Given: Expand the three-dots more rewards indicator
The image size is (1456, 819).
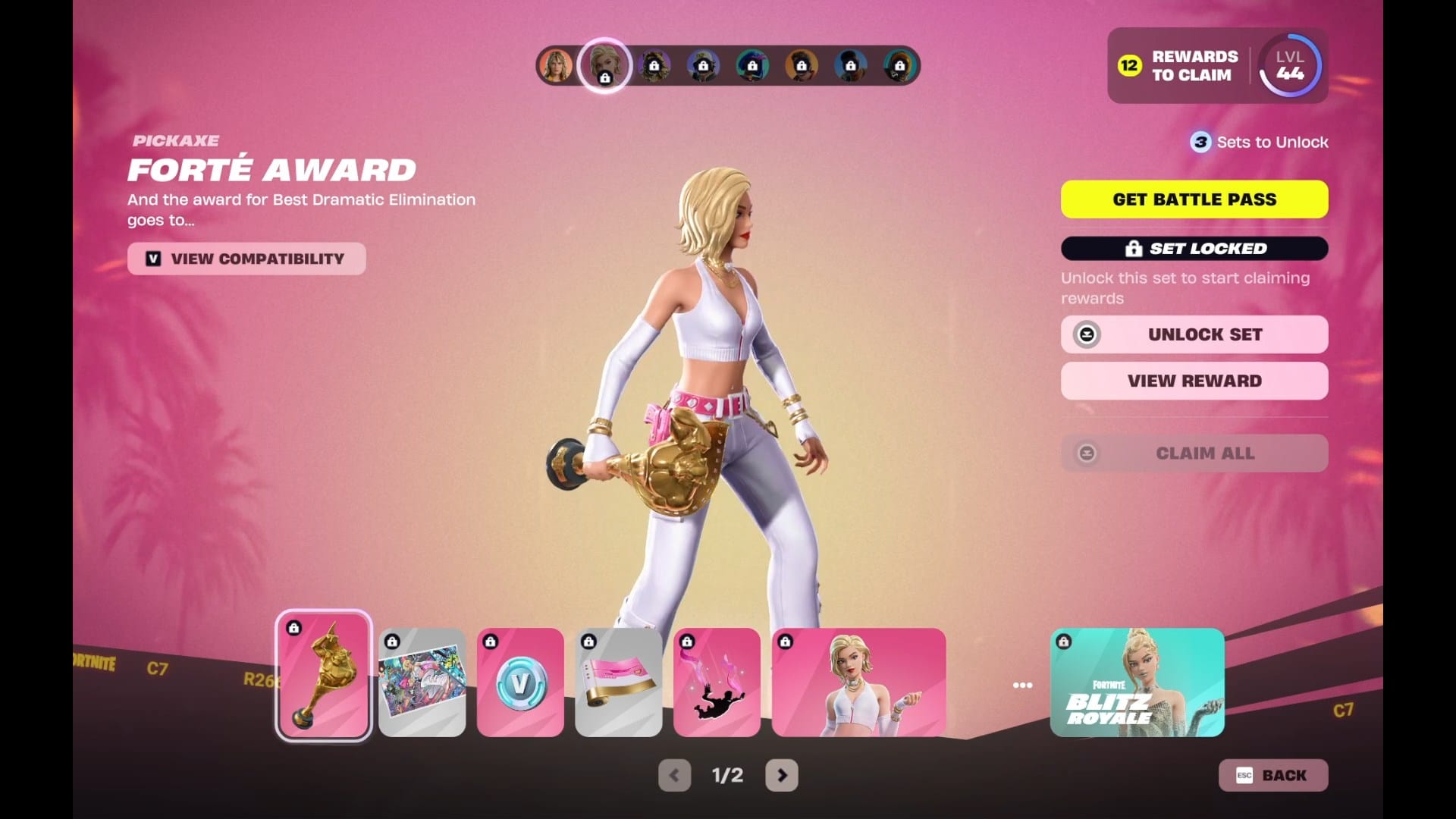Looking at the screenshot, I should (x=1022, y=685).
